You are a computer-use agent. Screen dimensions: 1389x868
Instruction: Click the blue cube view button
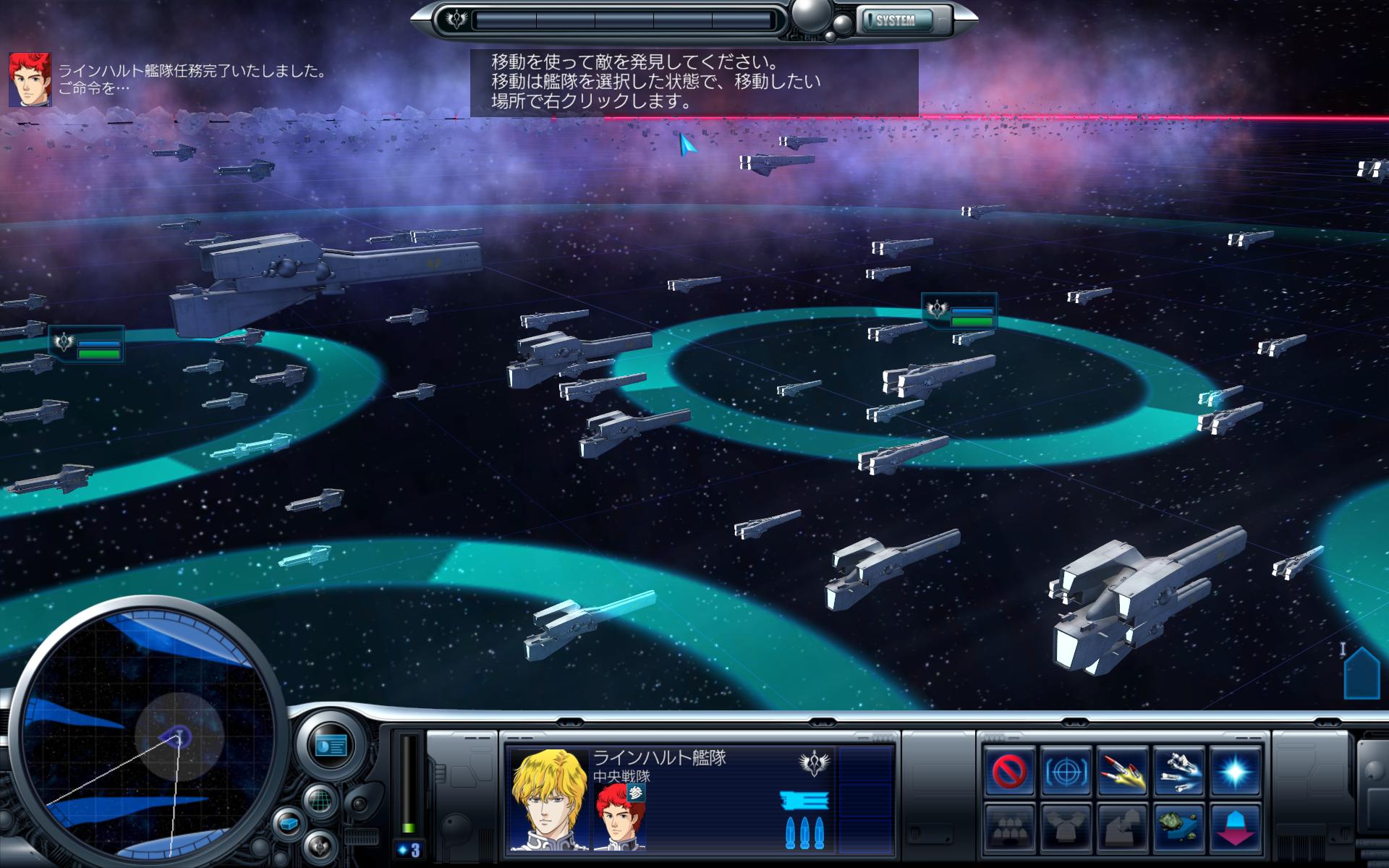point(288,824)
